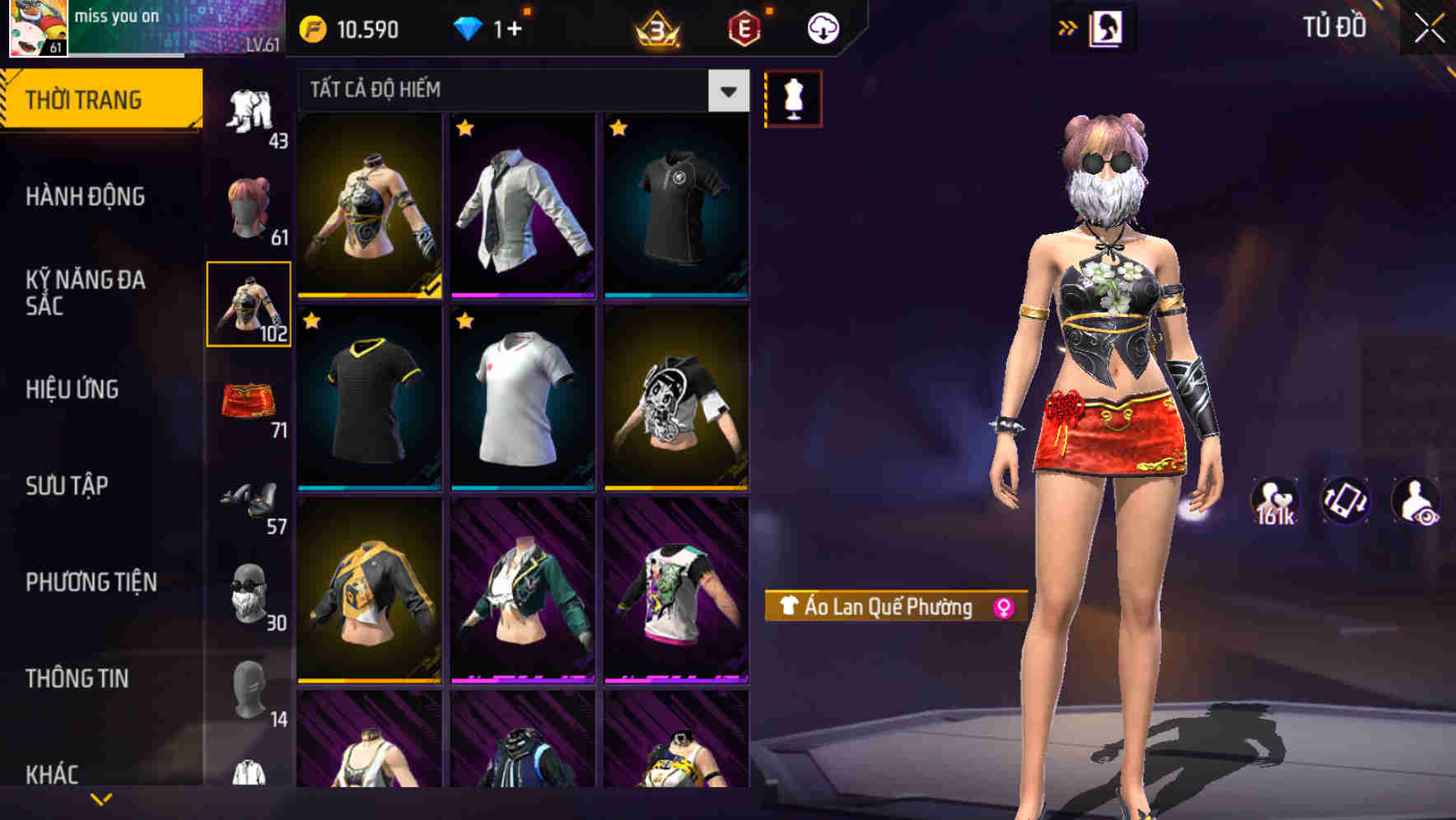Screen dimensions: 1456x820
Task: Click the red E badge event icon
Action: pos(745,27)
